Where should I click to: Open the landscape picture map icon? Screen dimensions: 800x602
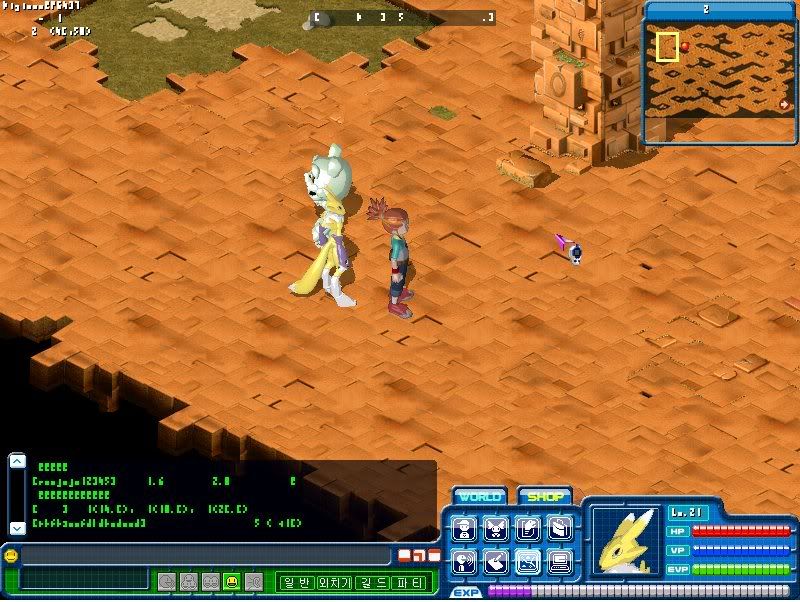click(x=528, y=562)
